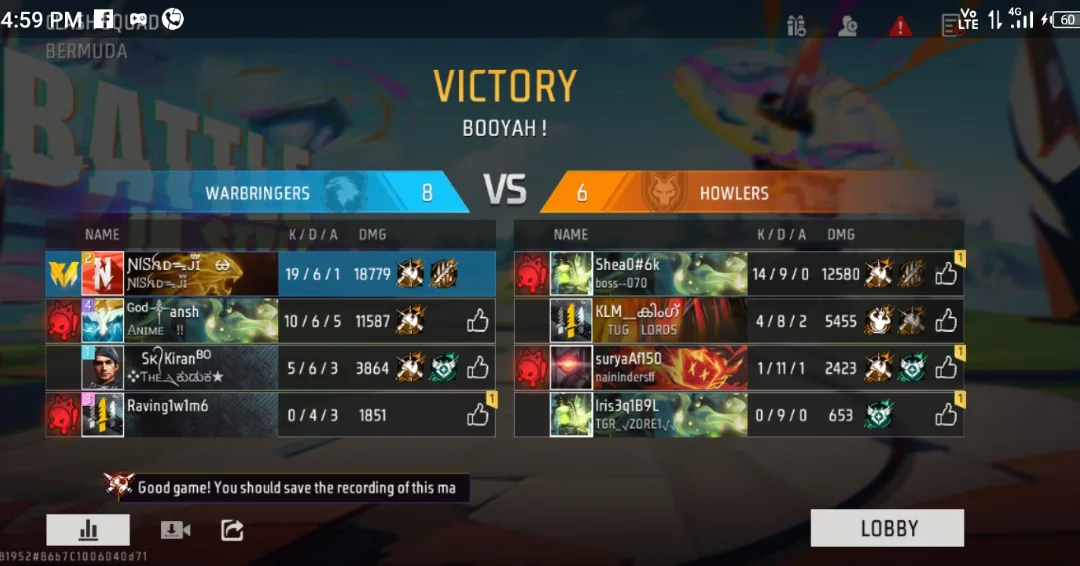Viewport: 1080px width, 566px height.
Task: Open the Facebook notification in status bar
Action: (104, 19)
